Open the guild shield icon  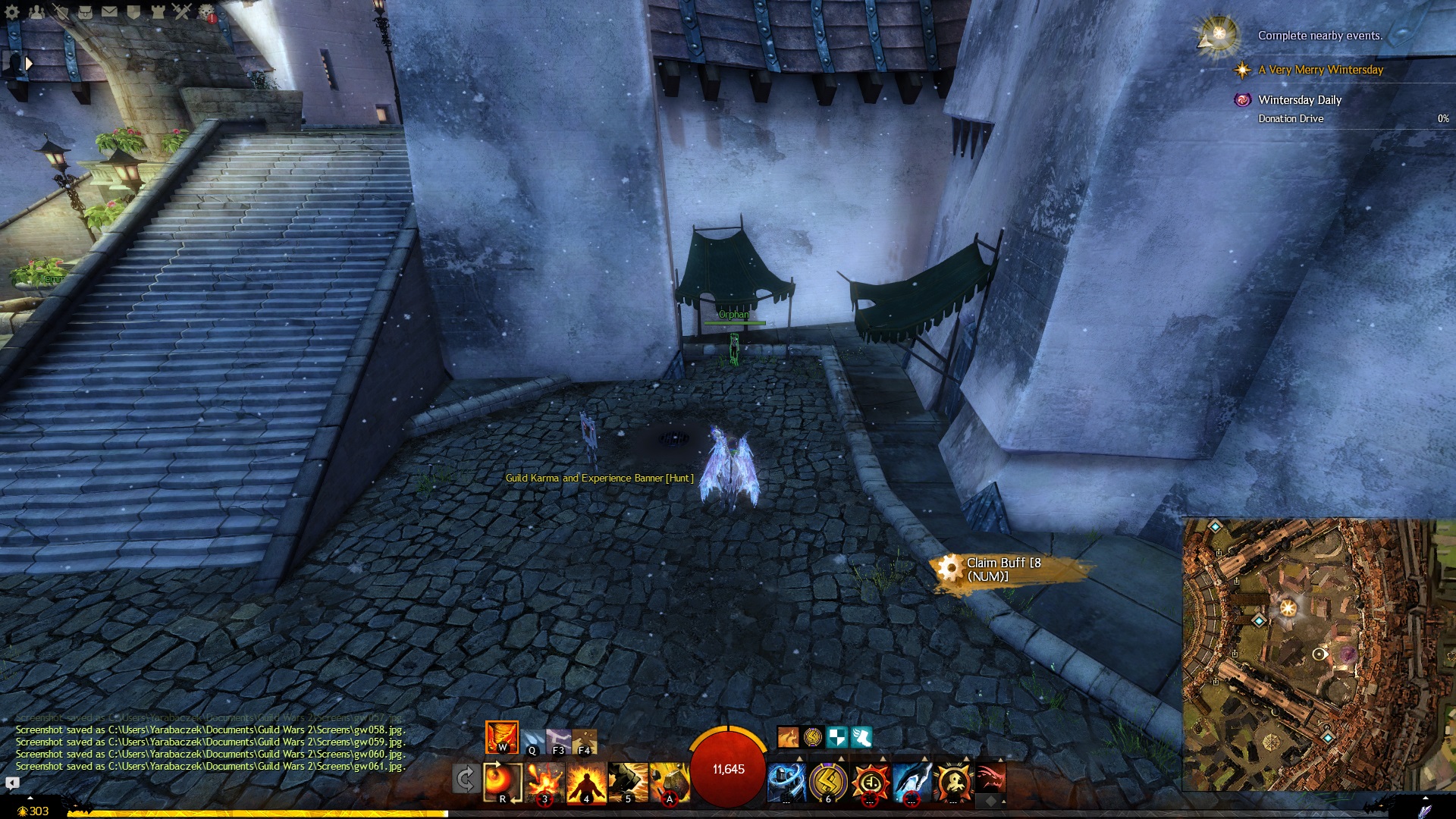(133, 12)
